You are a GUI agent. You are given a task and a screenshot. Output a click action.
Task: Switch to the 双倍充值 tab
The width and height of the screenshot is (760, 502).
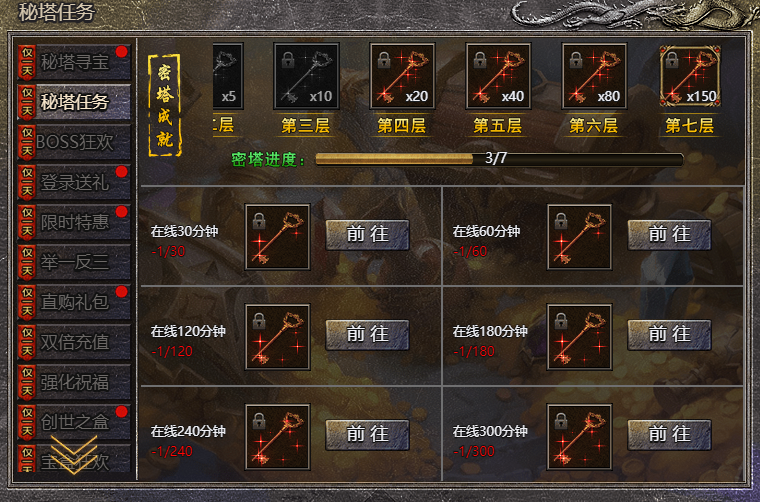(x=73, y=342)
